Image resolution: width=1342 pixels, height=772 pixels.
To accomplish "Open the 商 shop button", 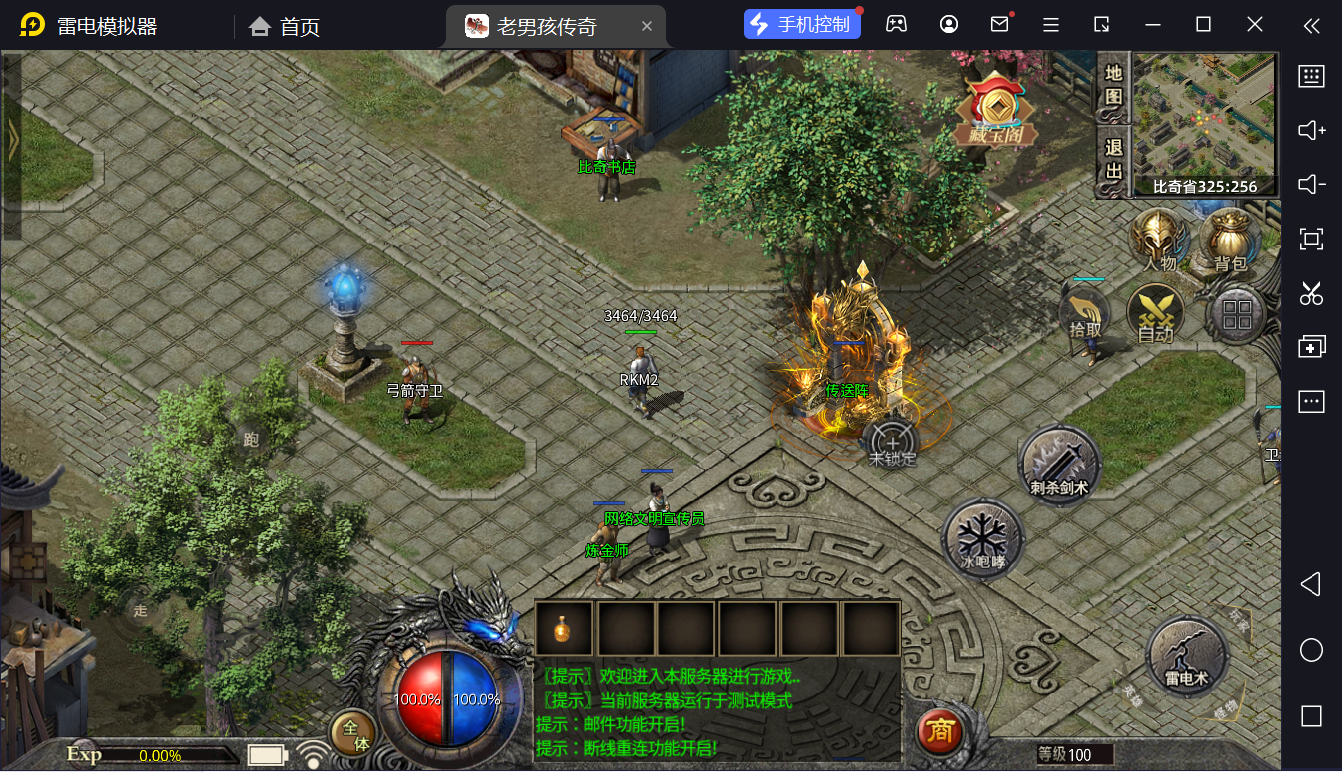I will [940, 732].
